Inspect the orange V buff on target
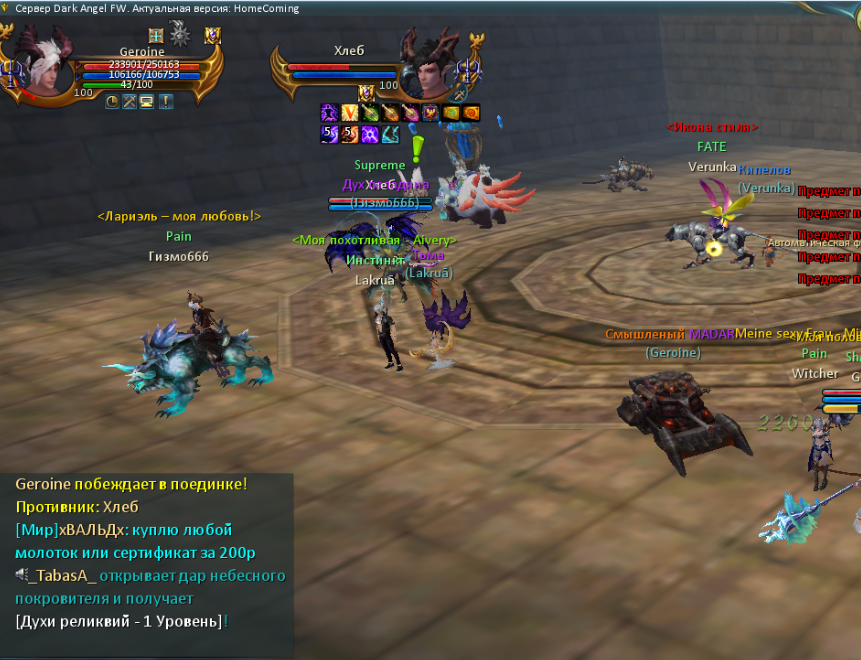The height and width of the screenshot is (660, 861). tap(349, 113)
